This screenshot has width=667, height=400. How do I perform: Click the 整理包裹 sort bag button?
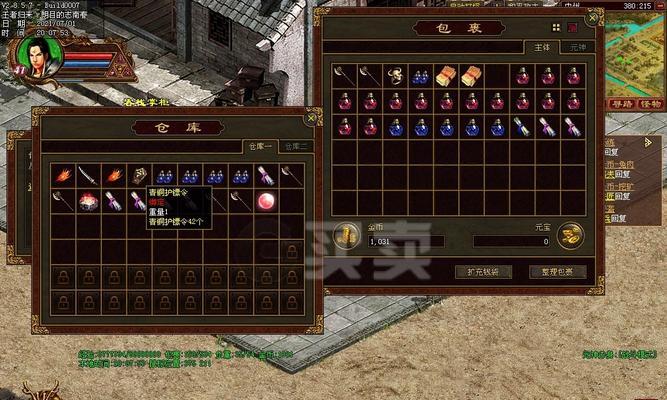pyautogui.click(x=557, y=271)
